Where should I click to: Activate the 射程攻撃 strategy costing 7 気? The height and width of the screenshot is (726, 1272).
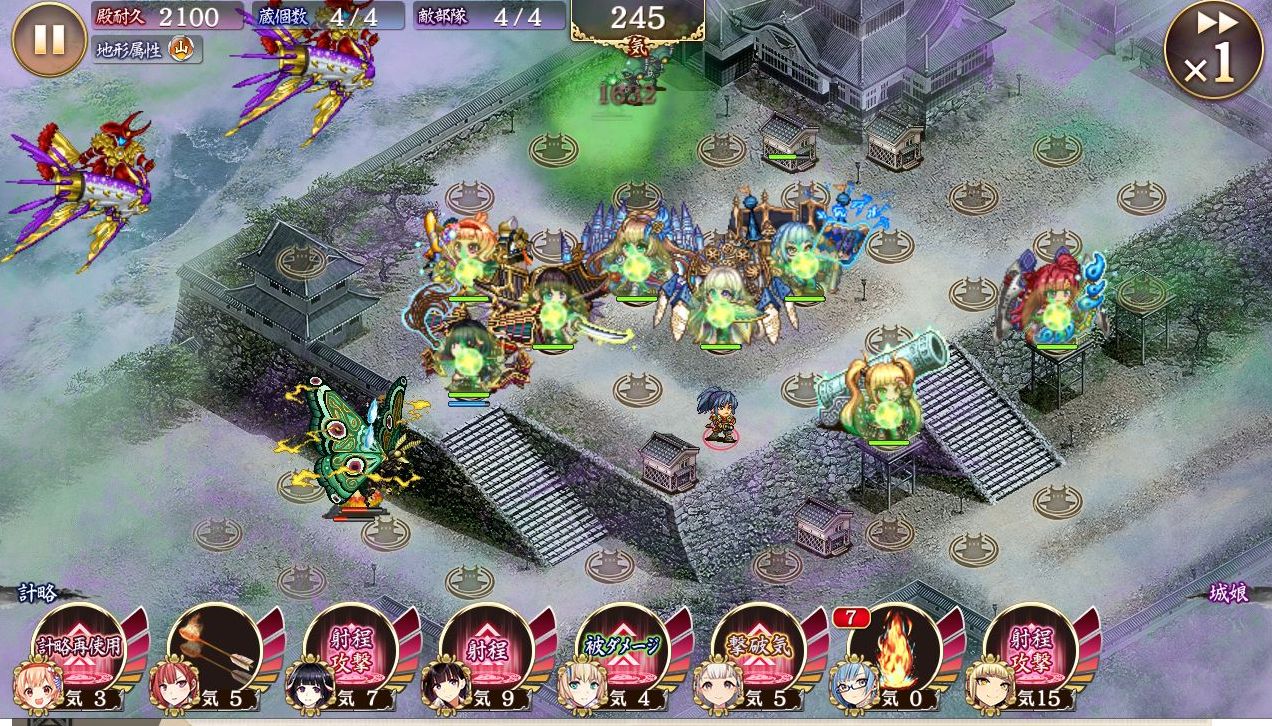tap(351, 649)
